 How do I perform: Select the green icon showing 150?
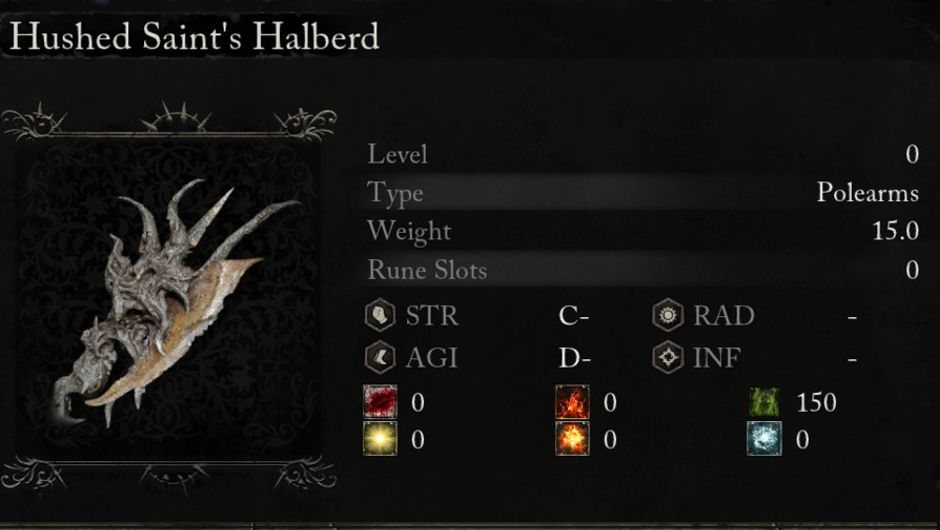764,404
